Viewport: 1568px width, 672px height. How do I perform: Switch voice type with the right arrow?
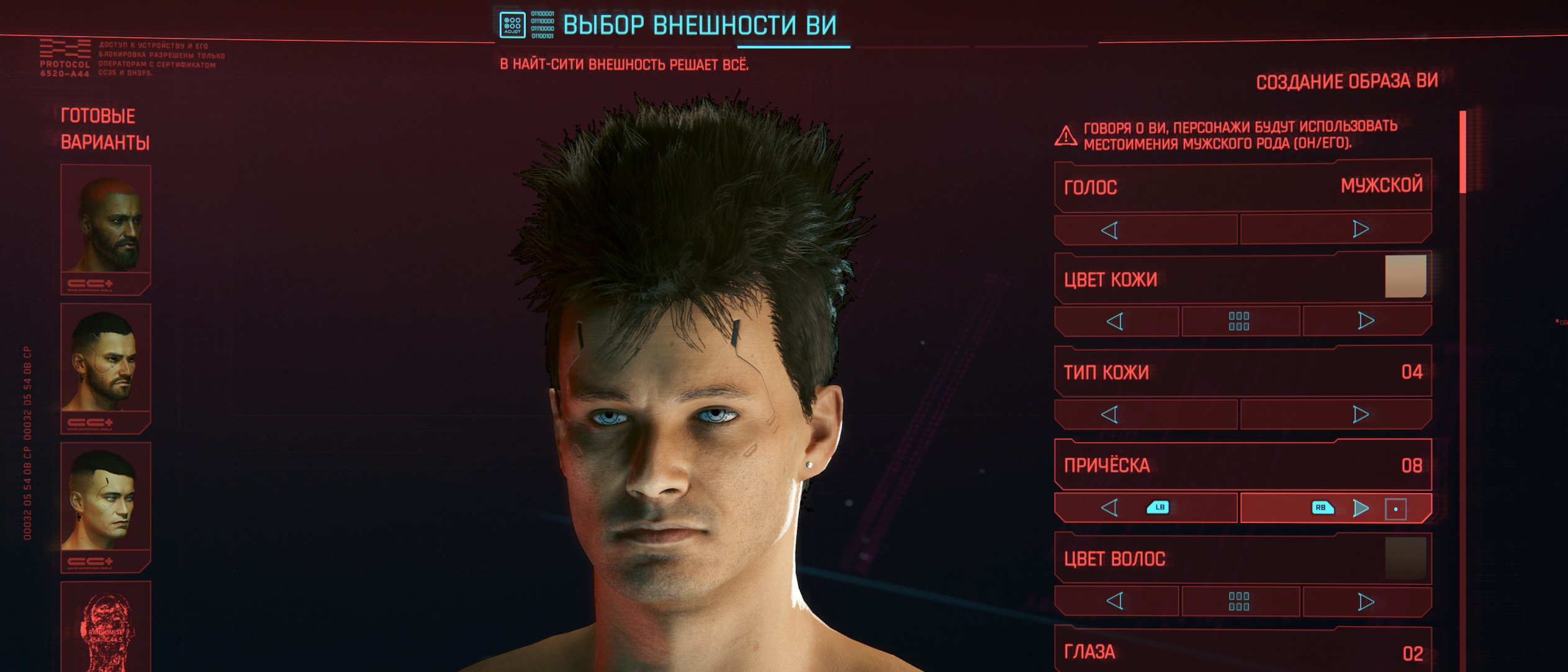pos(1360,229)
